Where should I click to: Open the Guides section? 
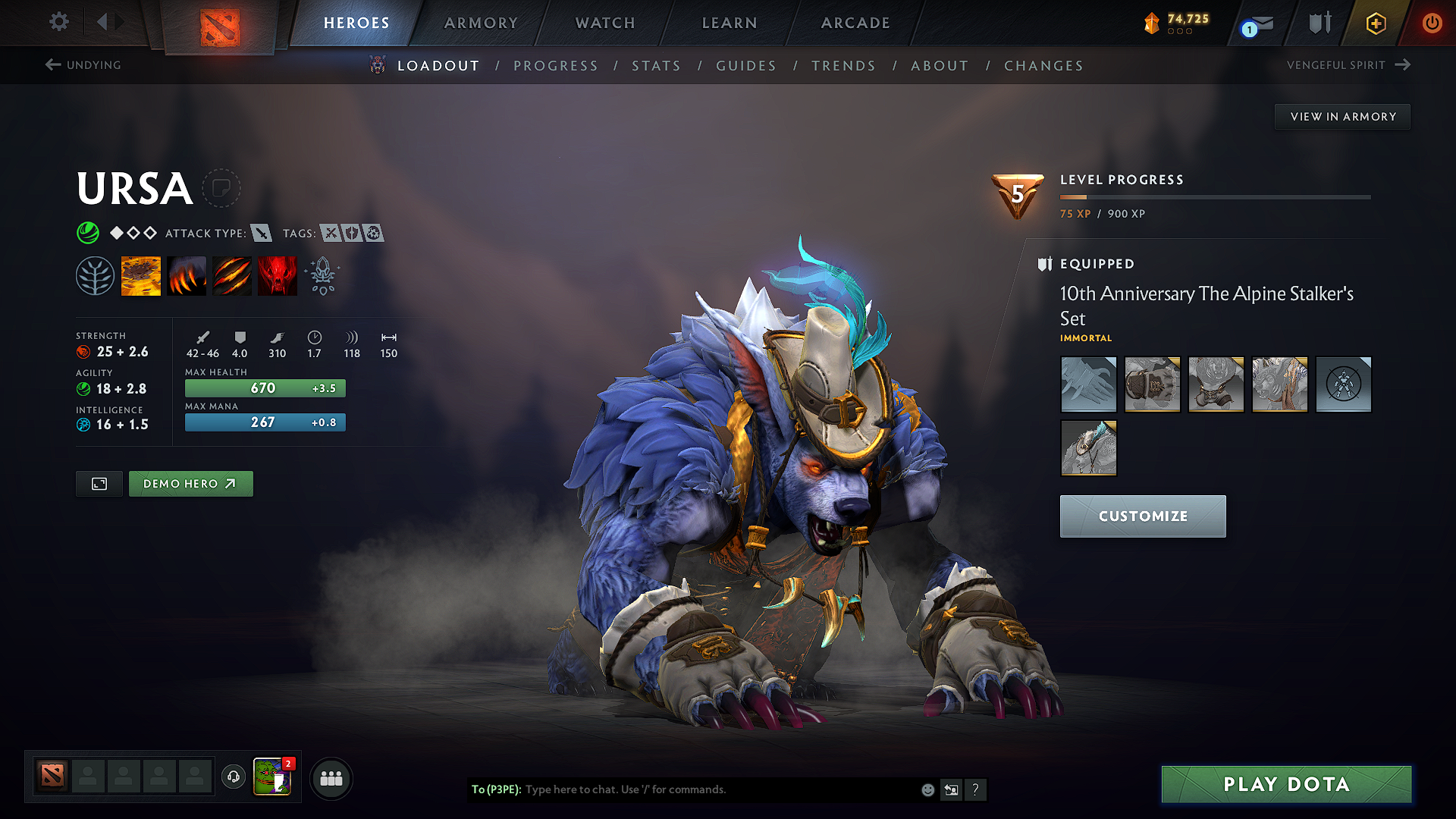(x=746, y=66)
